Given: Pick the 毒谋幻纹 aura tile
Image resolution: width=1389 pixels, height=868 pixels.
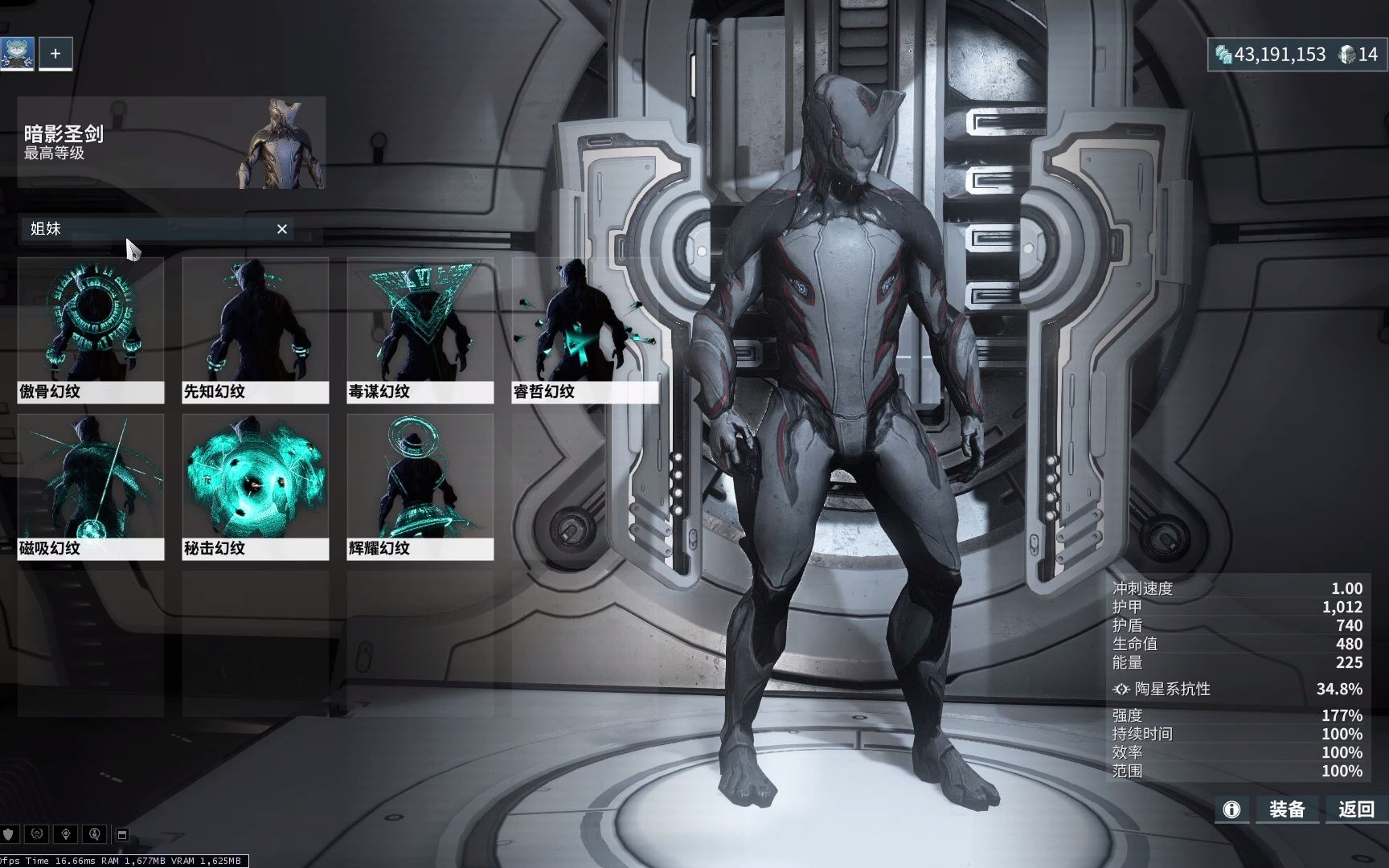Looking at the screenshot, I should point(420,330).
